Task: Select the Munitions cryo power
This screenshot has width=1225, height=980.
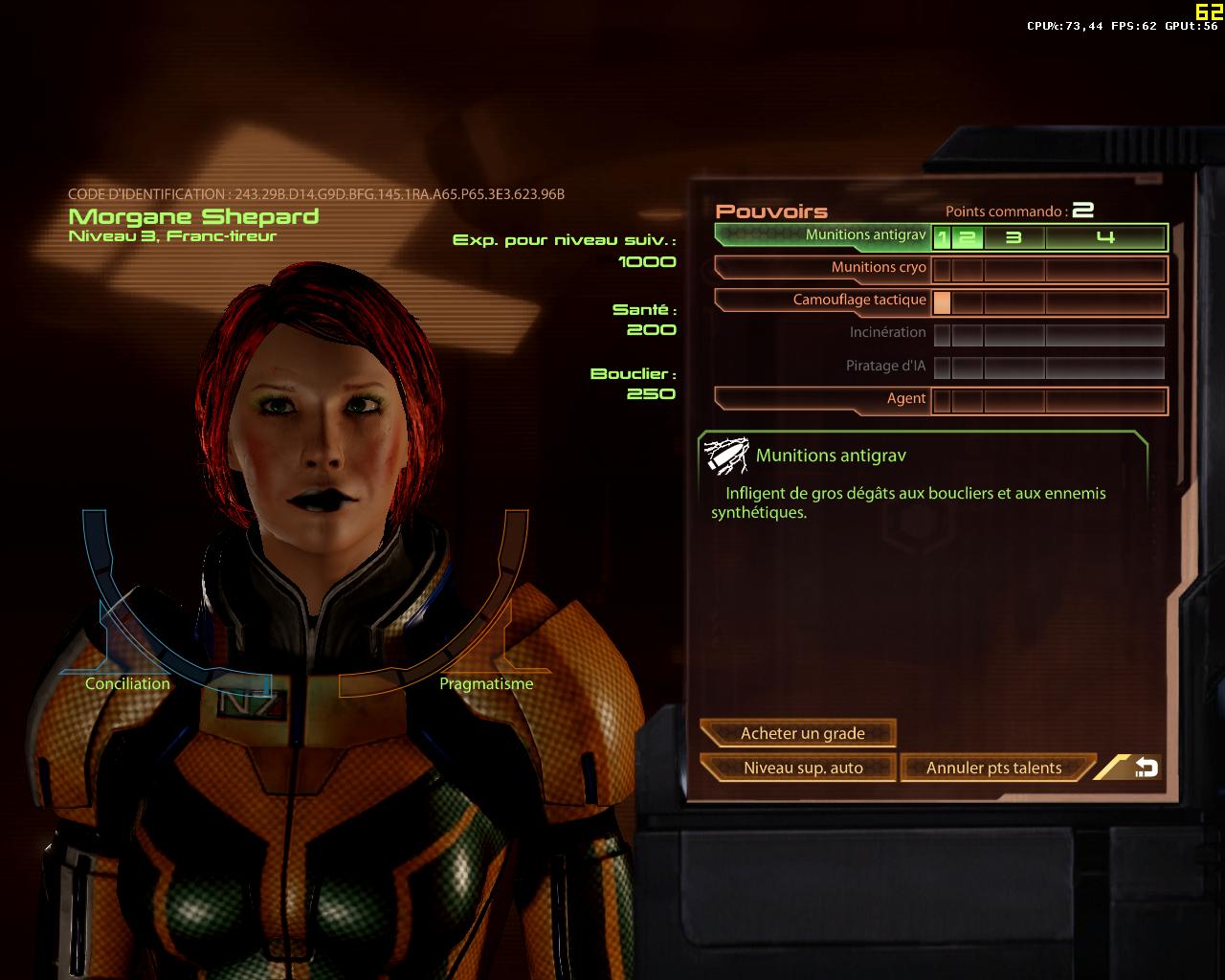Action: (876, 268)
